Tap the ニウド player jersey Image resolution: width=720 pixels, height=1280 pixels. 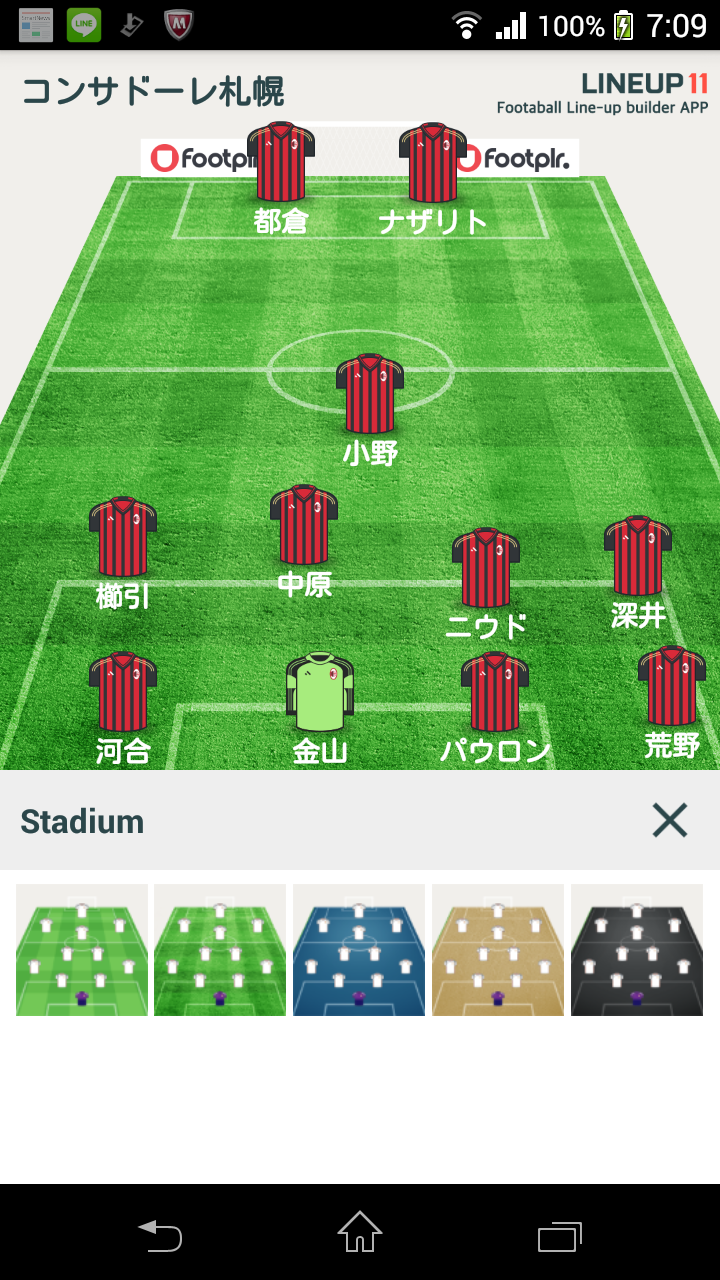click(x=486, y=568)
